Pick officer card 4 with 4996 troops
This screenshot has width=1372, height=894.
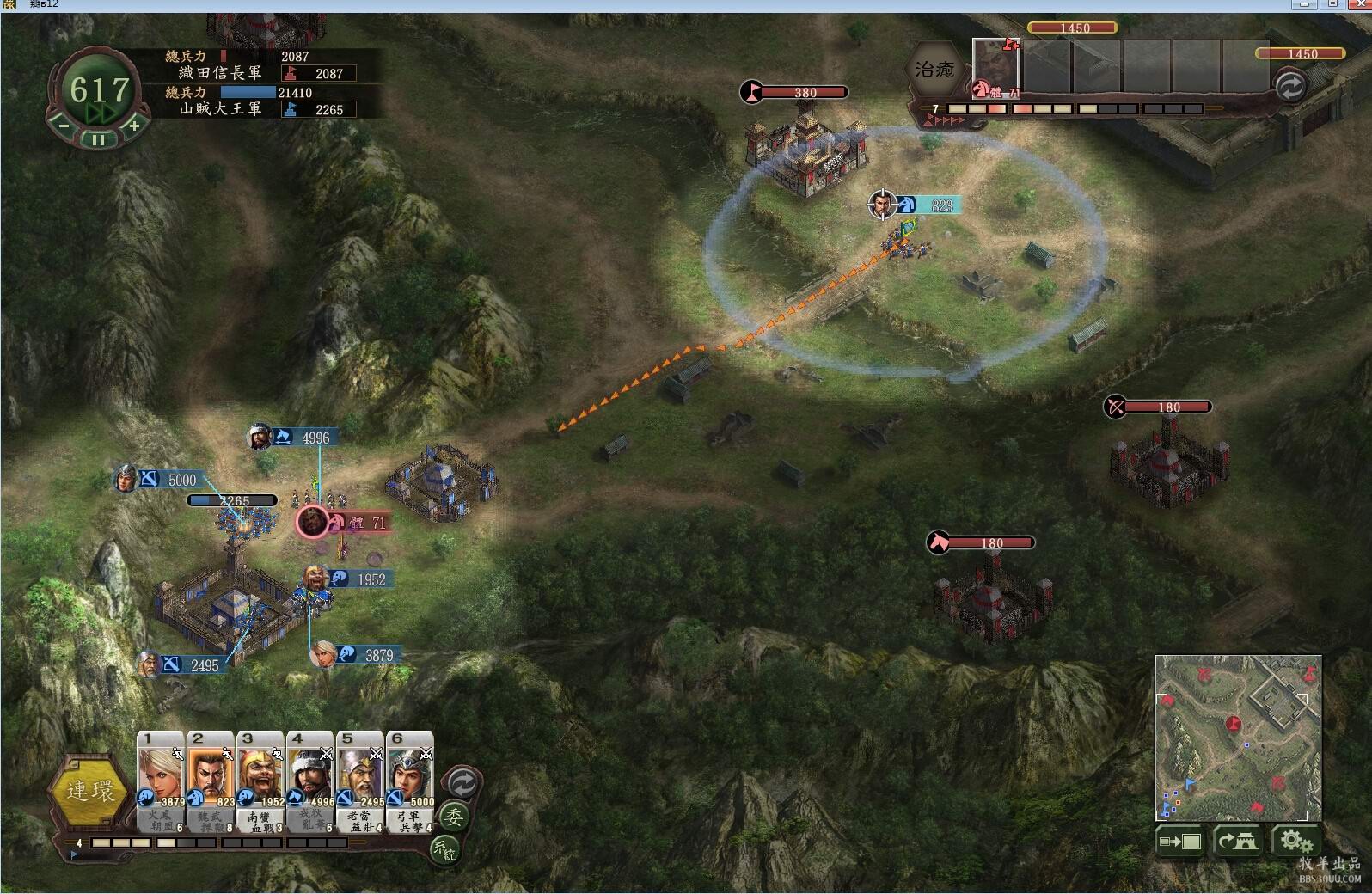click(310, 781)
